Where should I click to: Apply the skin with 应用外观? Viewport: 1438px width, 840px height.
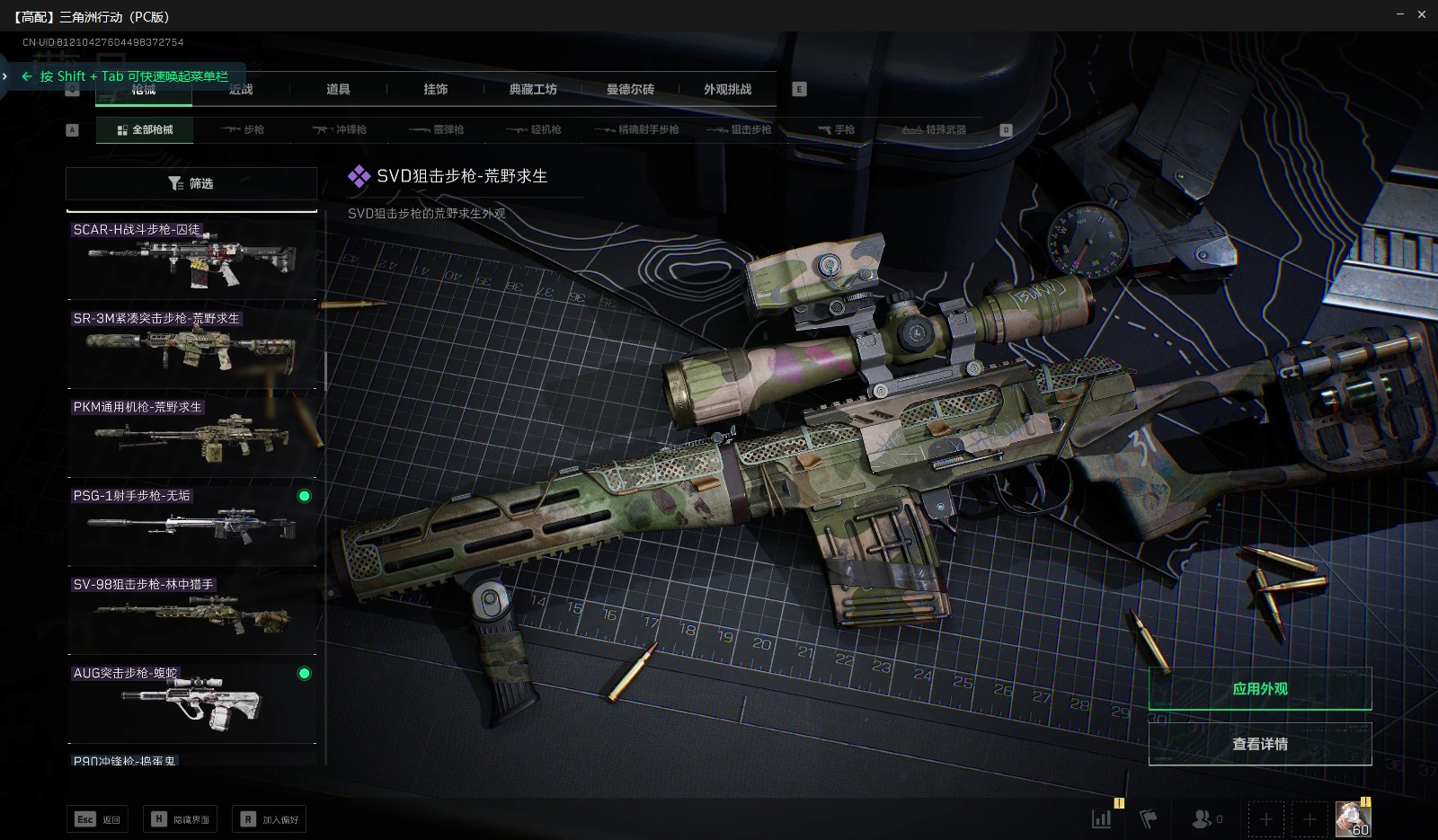1259,689
